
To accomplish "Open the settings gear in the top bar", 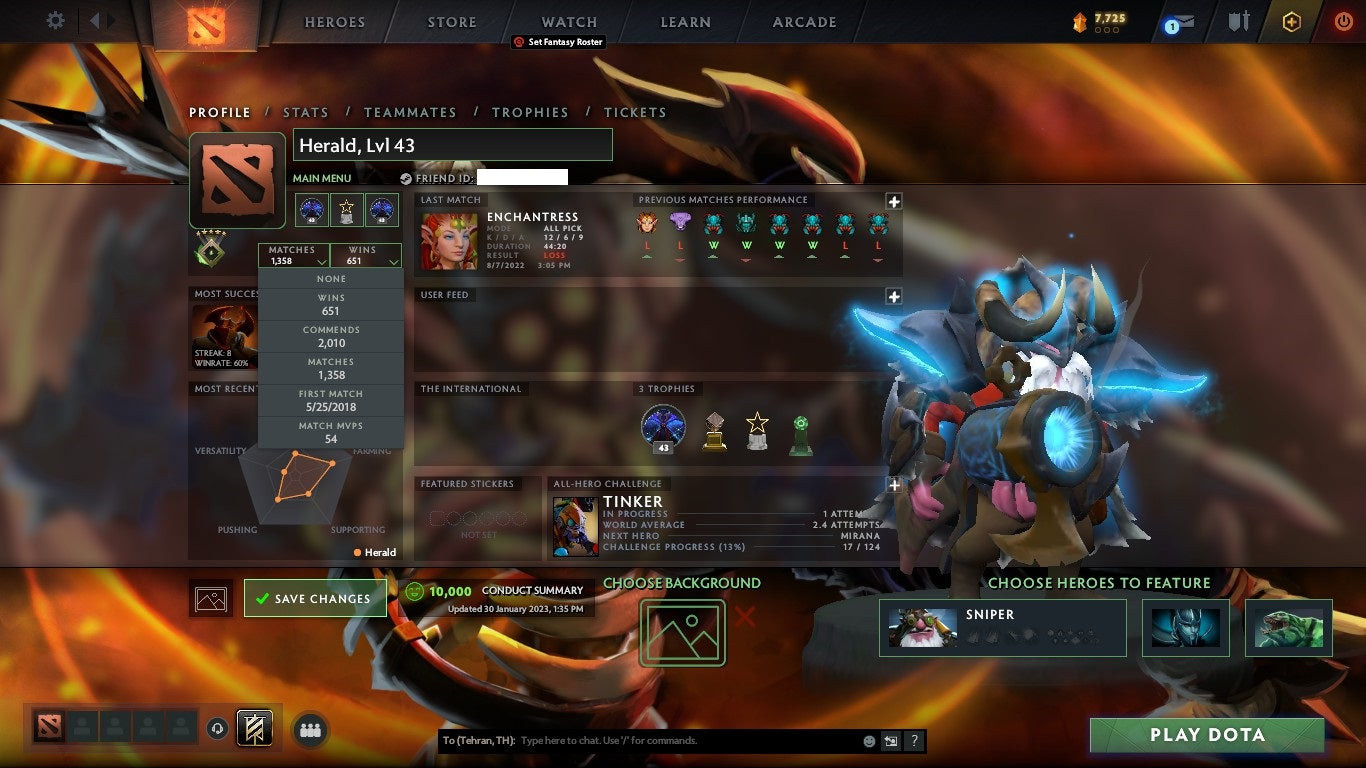I will (x=55, y=20).
